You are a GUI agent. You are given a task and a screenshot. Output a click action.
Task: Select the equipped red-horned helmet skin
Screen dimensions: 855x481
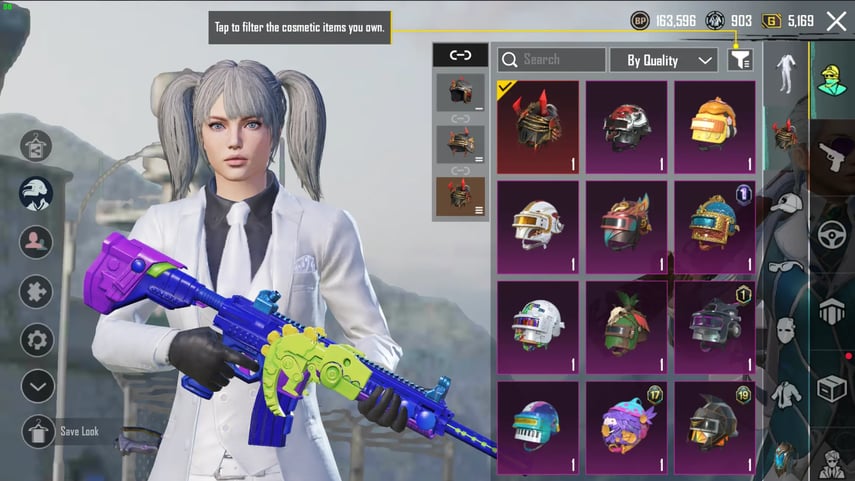pyautogui.click(x=538, y=127)
